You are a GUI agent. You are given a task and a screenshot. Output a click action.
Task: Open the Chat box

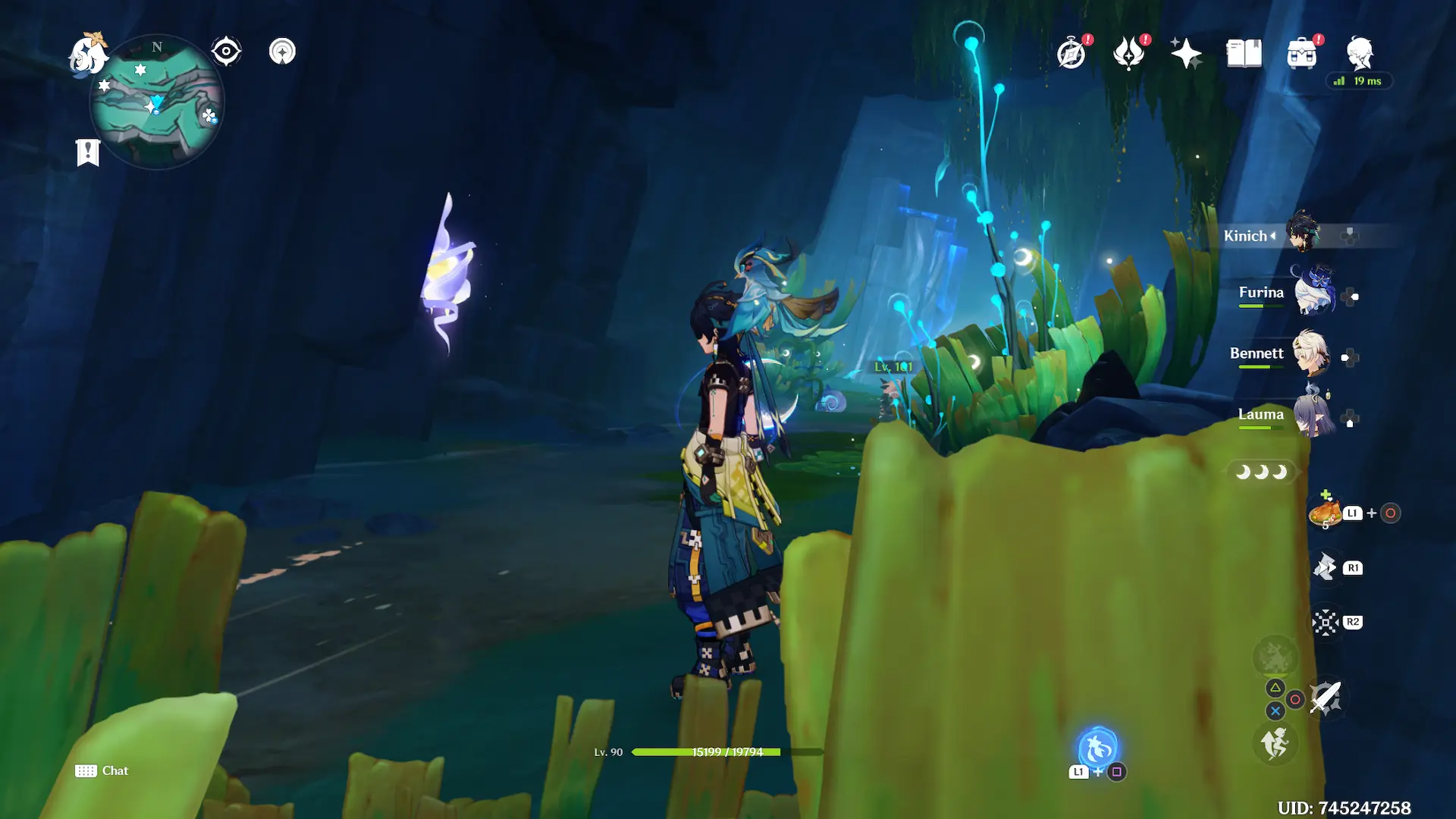pos(102,770)
